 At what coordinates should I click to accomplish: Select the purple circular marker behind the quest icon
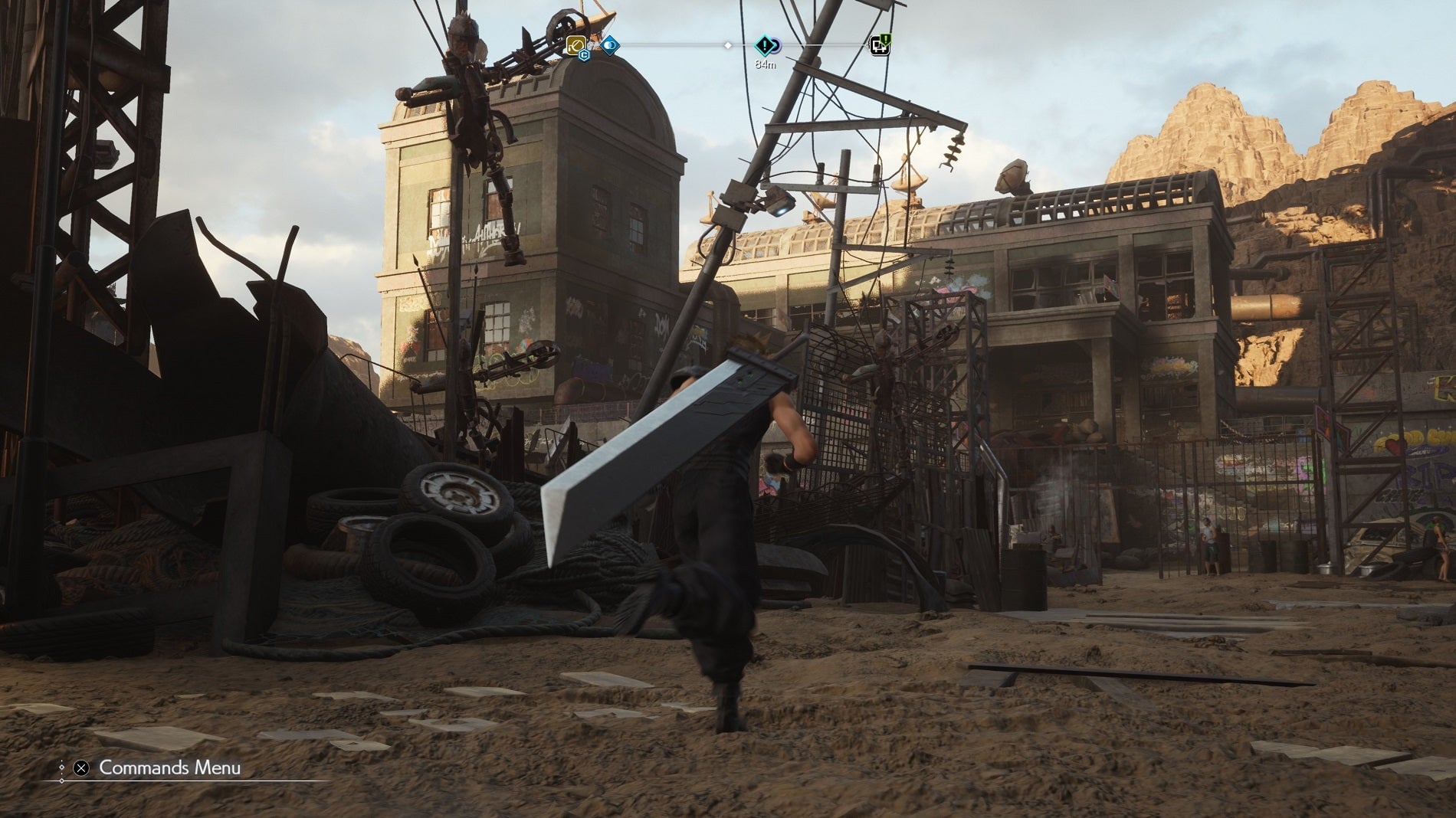point(776,47)
